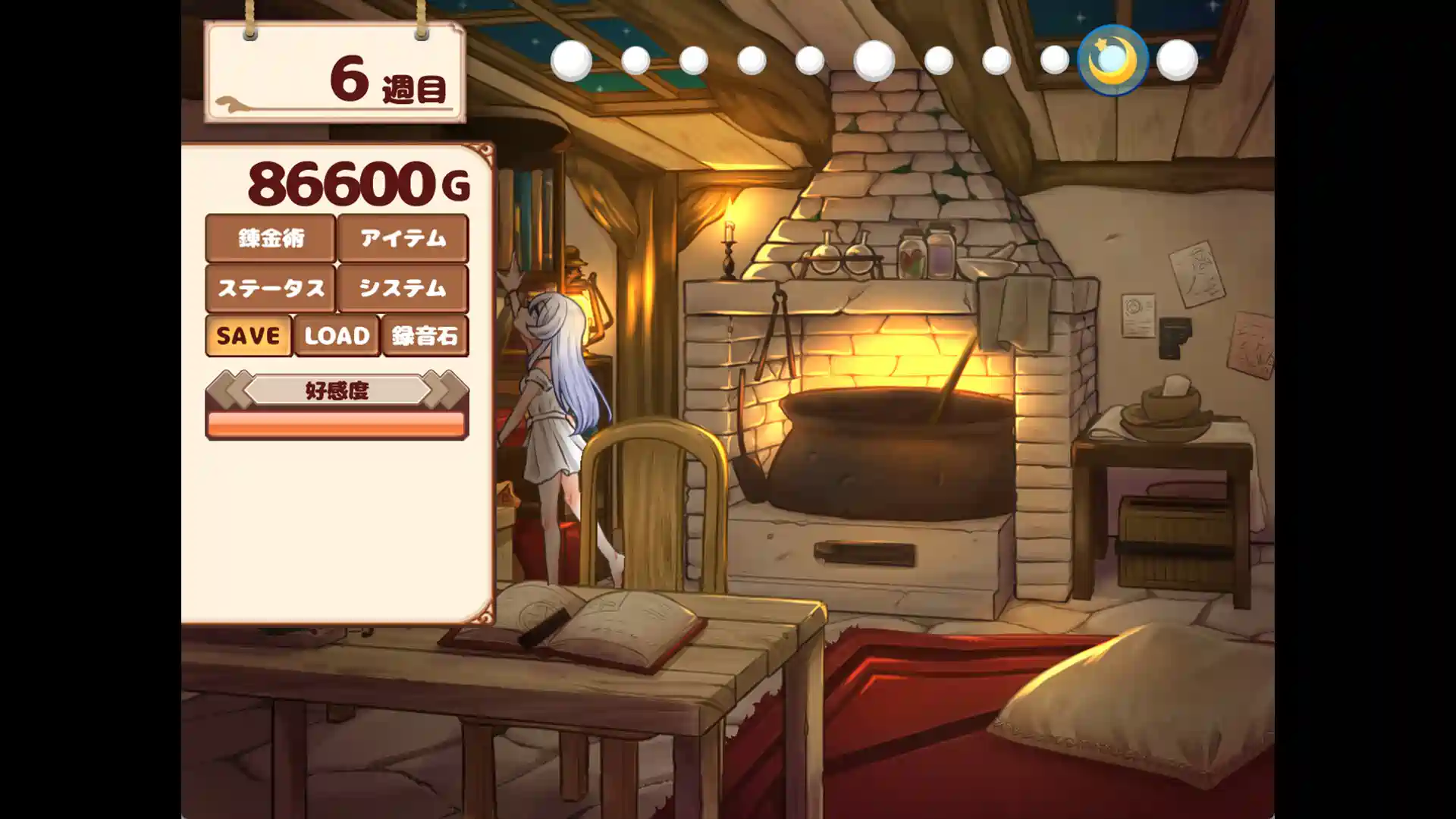Open the 錬金術 alchemy screen
This screenshot has height=819, width=1456.
tap(269, 238)
